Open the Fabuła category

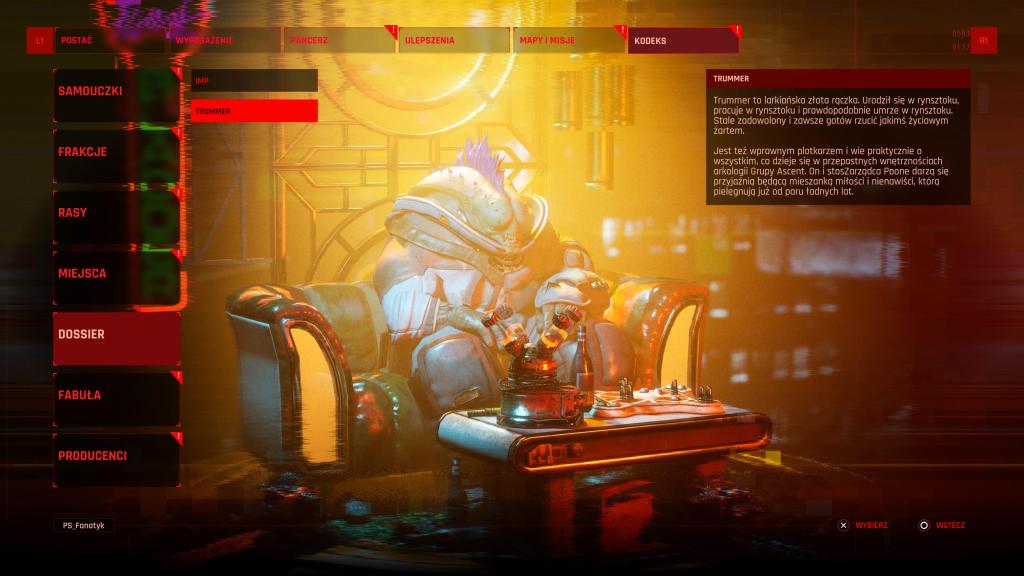(x=116, y=395)
